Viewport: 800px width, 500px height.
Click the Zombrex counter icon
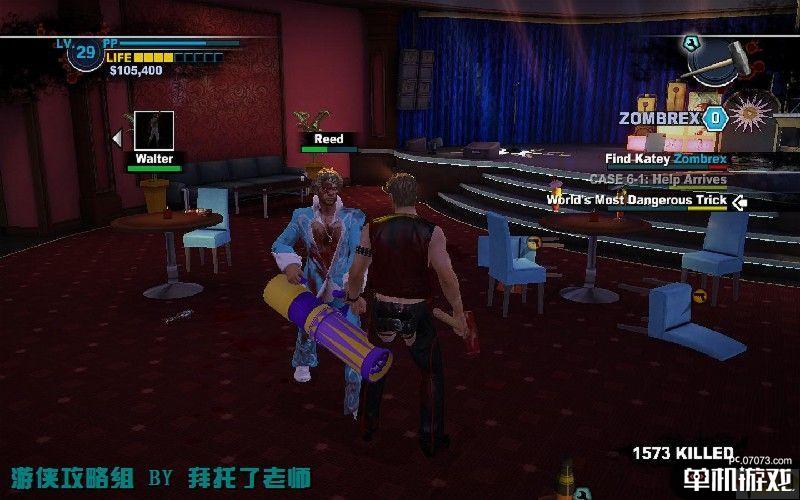pos(714,118)
